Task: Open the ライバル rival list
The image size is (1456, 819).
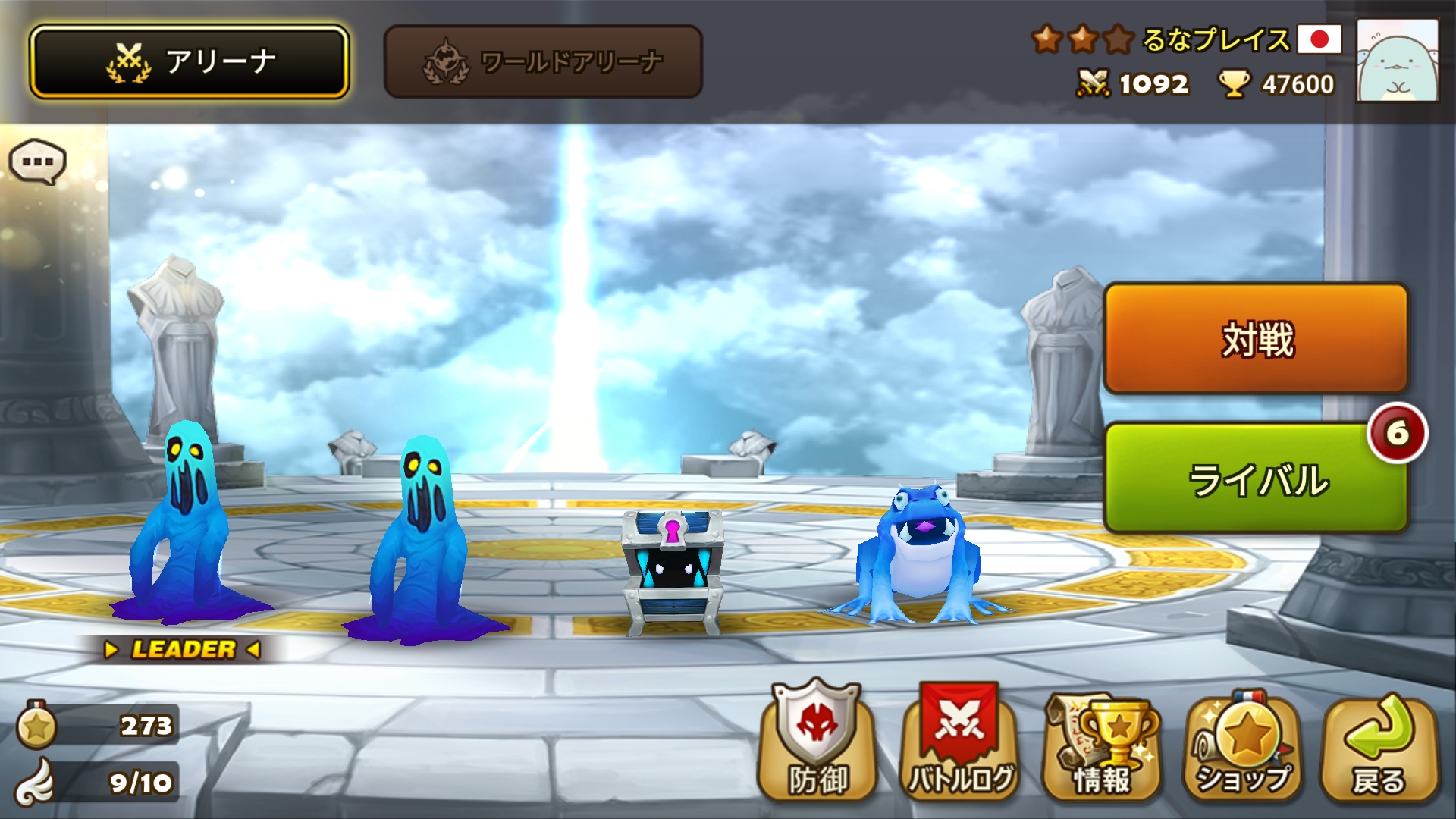Action: [1256, 479]
